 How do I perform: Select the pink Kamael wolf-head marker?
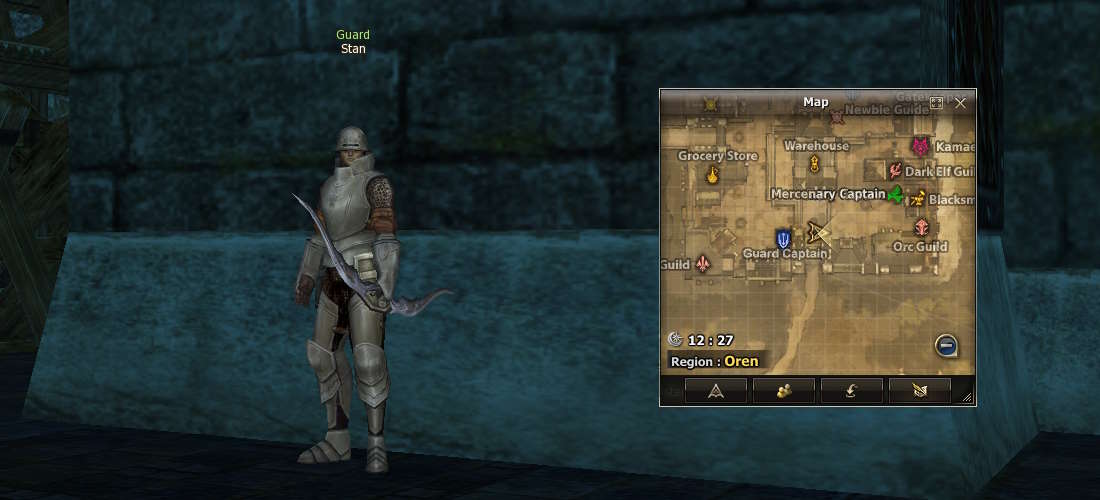pos(920,147)
